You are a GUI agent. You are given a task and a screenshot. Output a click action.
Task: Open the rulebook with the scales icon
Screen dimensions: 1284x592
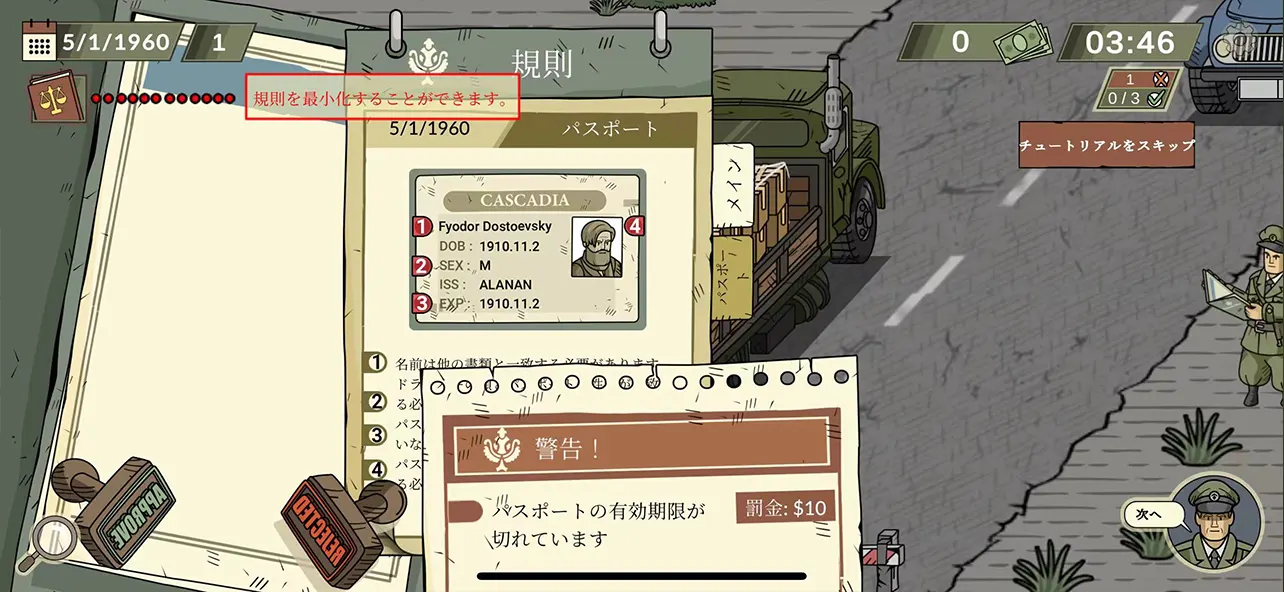[x=57, y=99]
